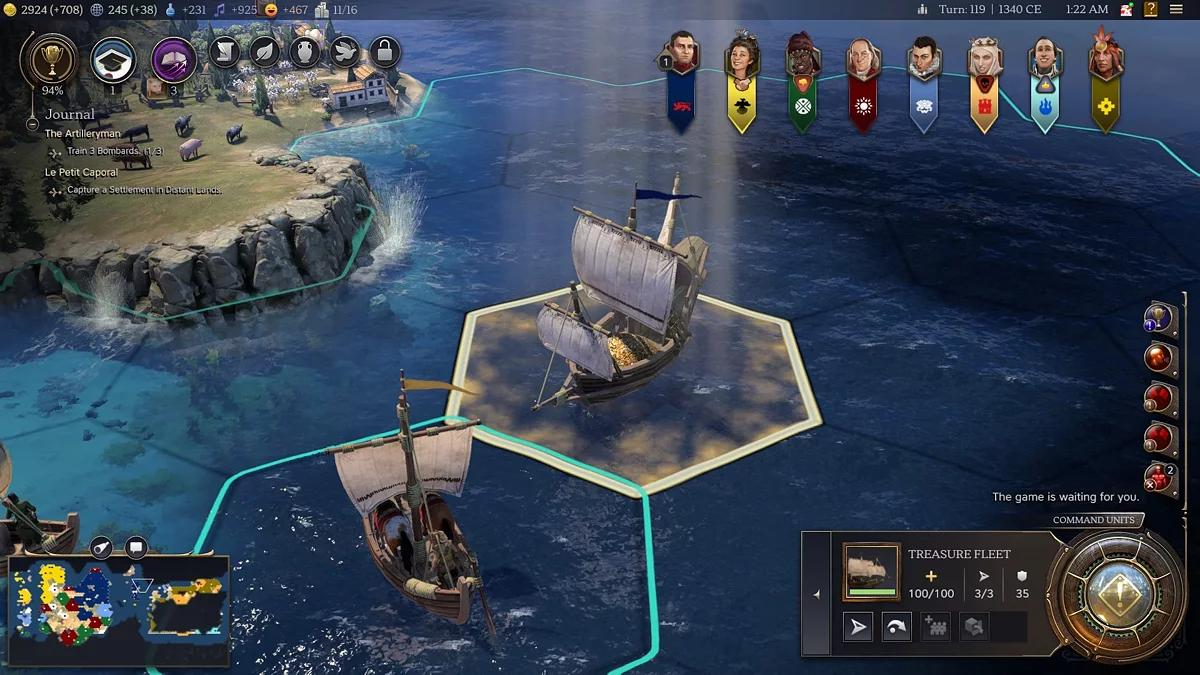Open the victory progress trophy panel
The height and width of the screenshot is (675, 1200).
[46, 59]
